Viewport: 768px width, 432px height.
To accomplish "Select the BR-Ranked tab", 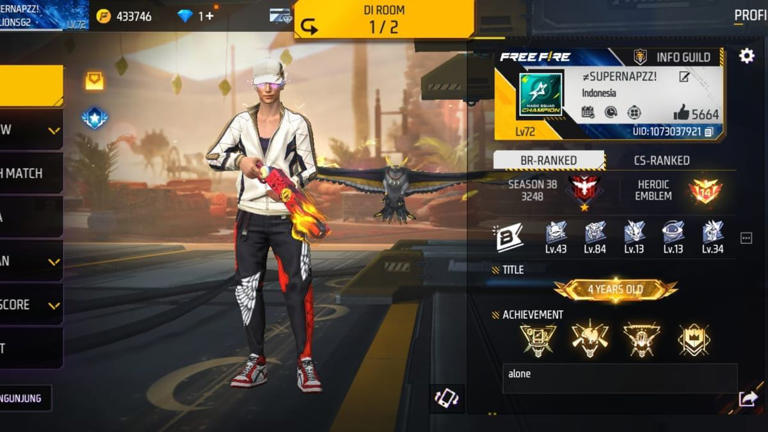I will pyautogui.click(x=549, y=160).
